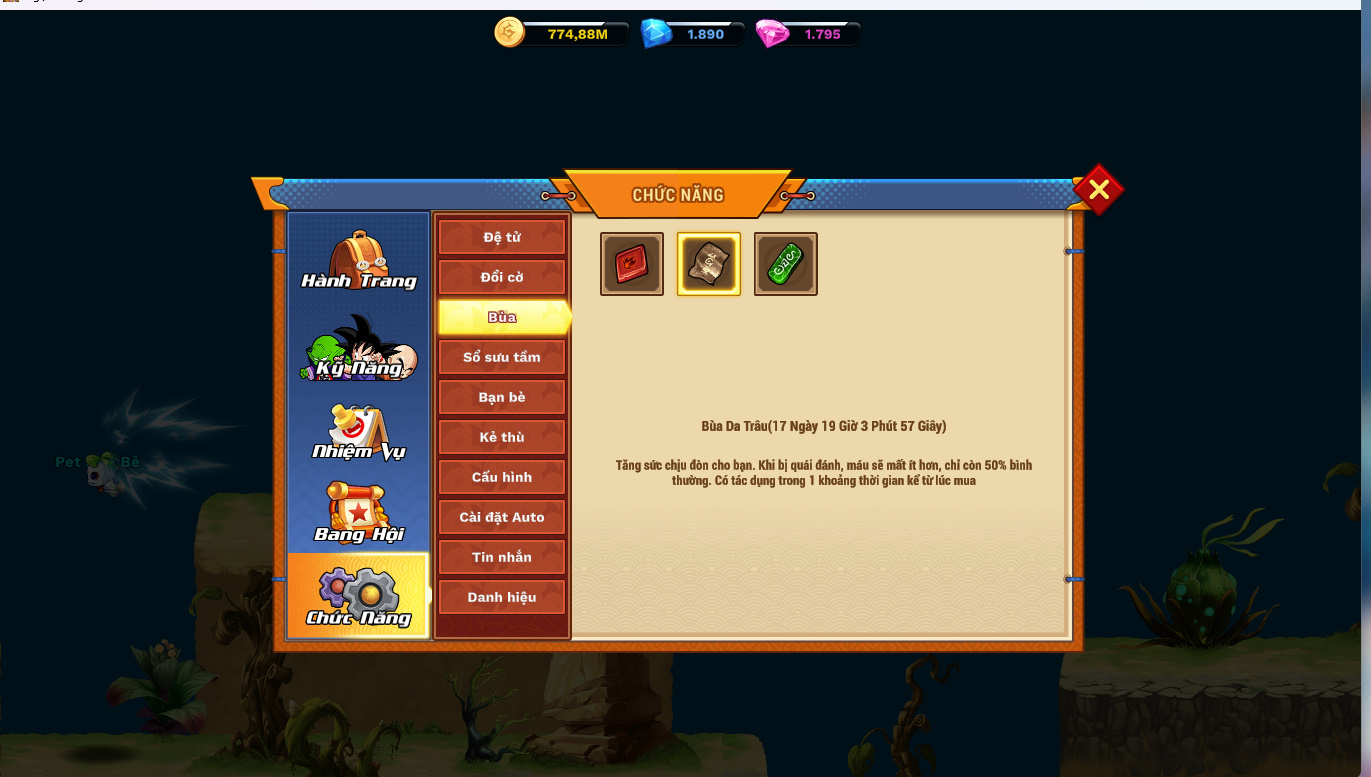
Task: Open the Đệ tử menu entry
Action: coord(502,237)
